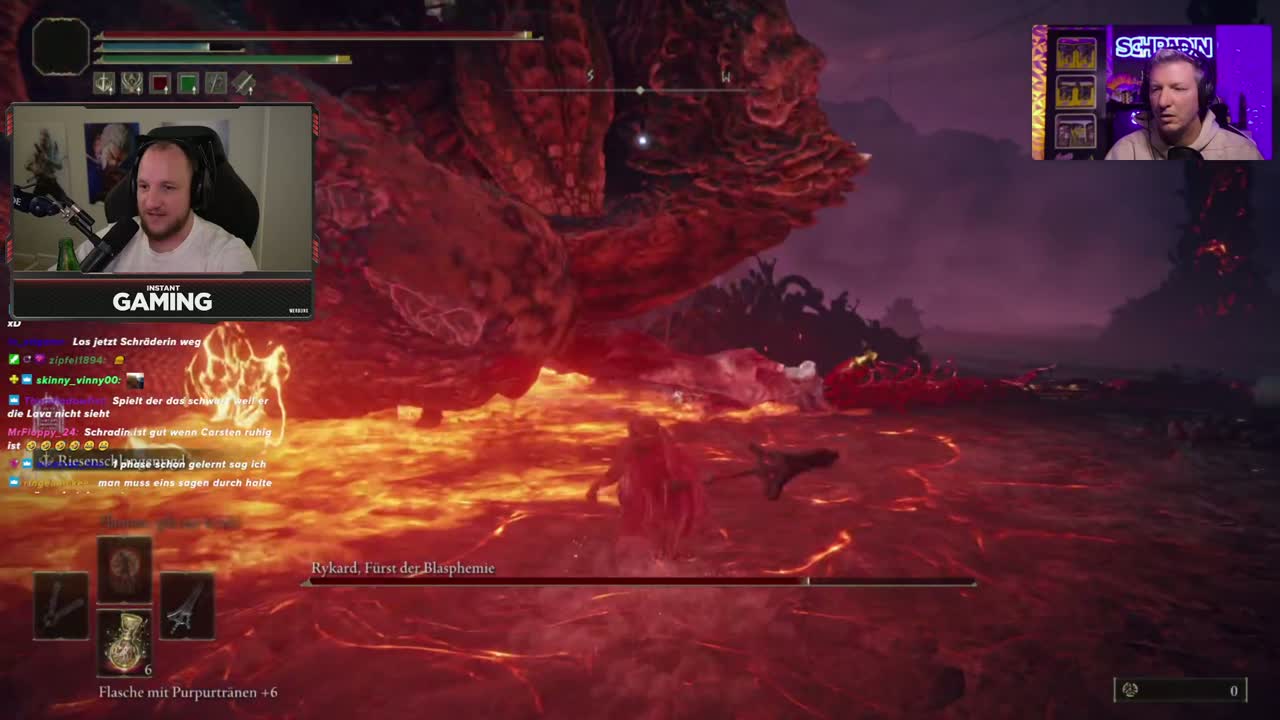Screen dimensions: 1280x720
Task: Click the streamer's large webcam feed
Action: click(162, 190)
